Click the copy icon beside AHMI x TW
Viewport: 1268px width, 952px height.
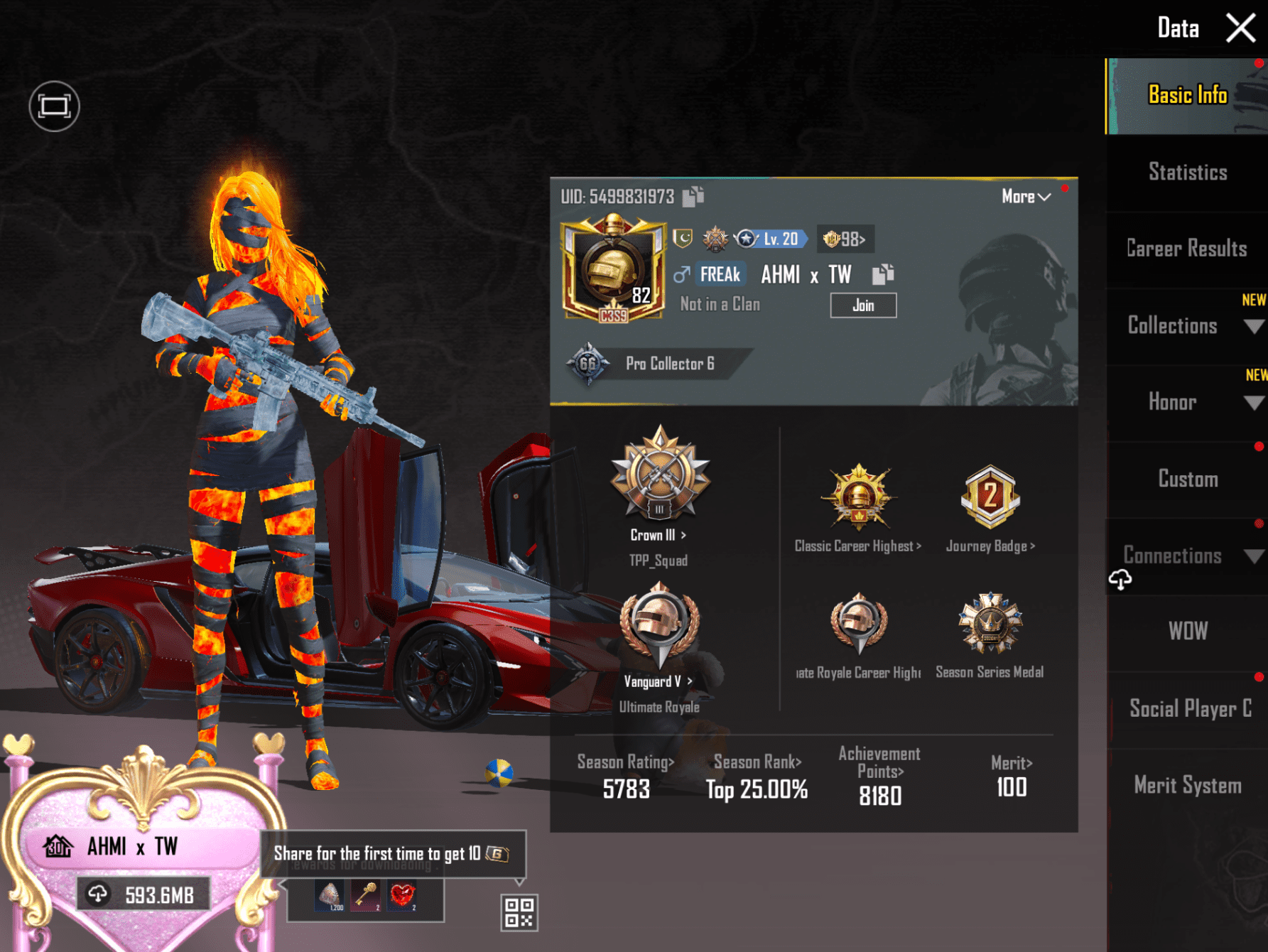884,274
